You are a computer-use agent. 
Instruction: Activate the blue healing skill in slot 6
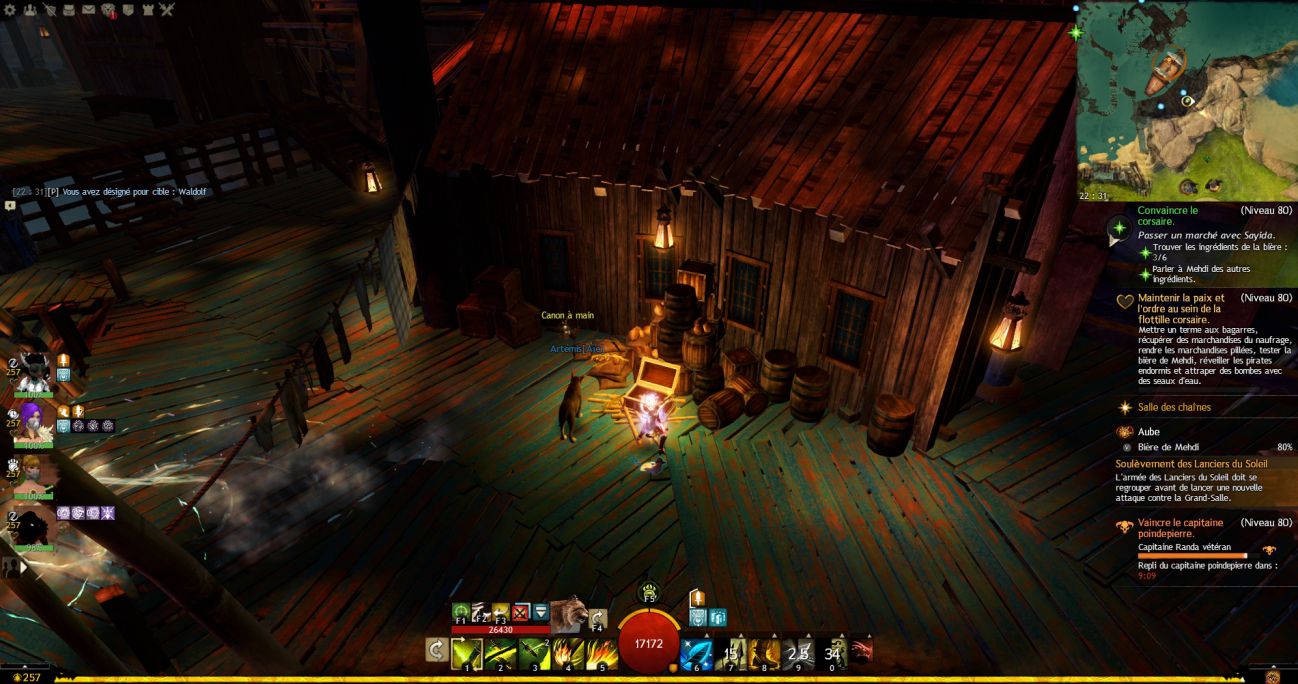pyautogui.click(x=694, y=654)
